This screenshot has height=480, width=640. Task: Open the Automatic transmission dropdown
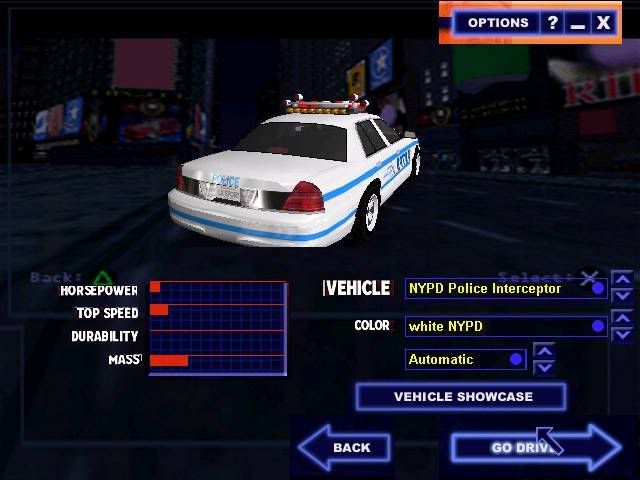[465, 359]
